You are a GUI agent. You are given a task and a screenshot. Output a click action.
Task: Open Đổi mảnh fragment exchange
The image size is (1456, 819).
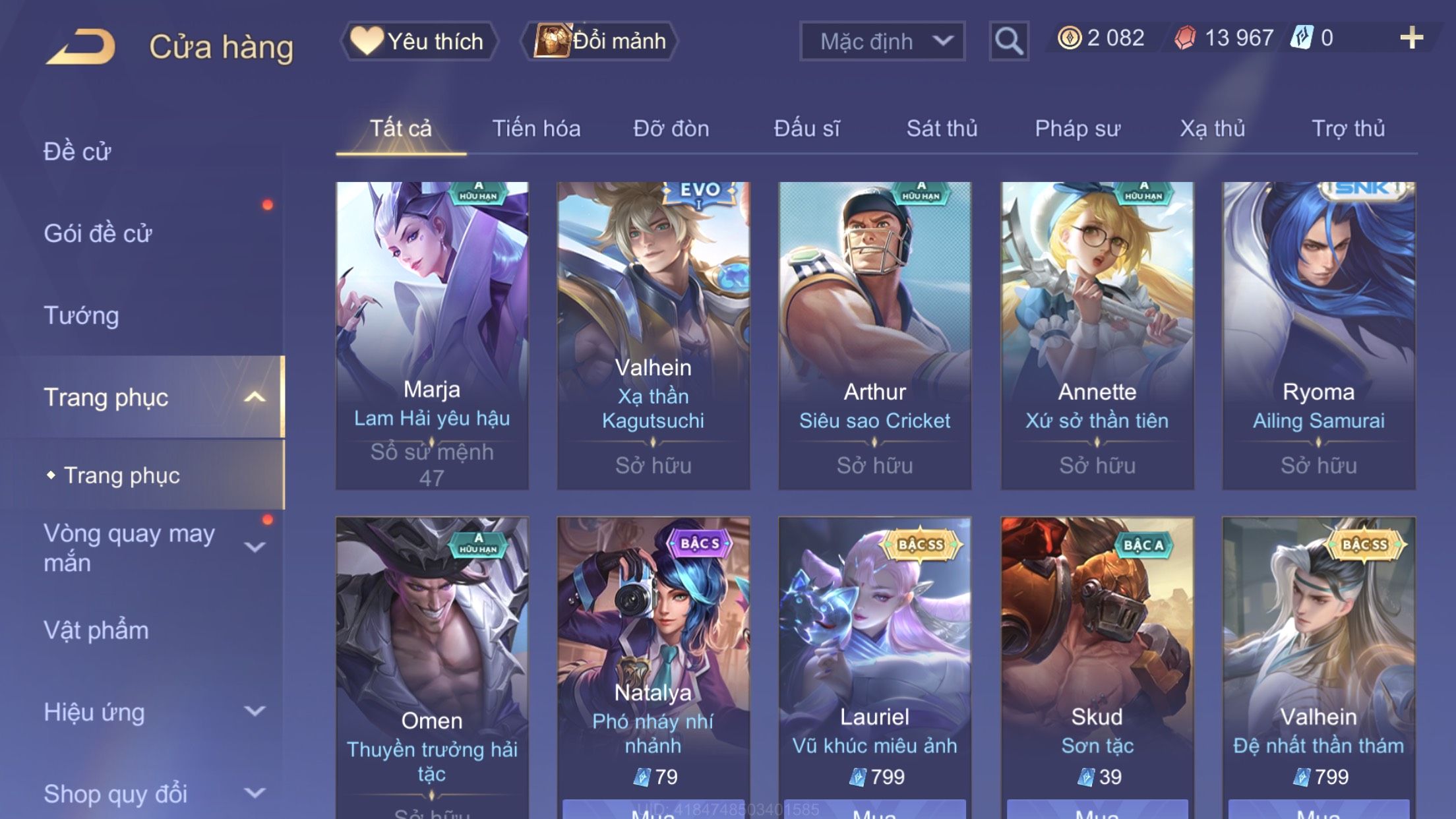click(600, 42)
